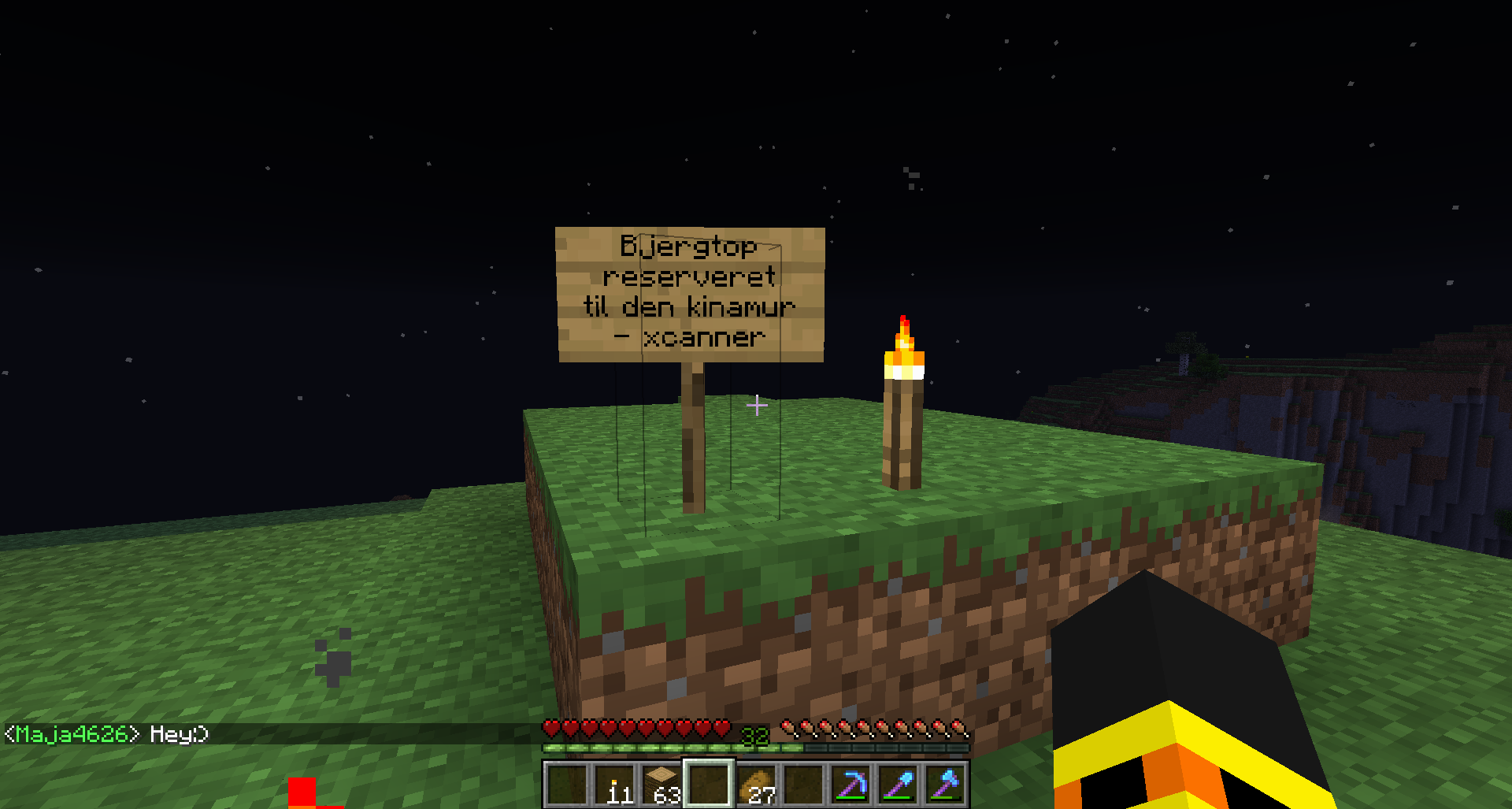Pick the diamond axe hotbar slot
This screenshot has height=809, width=1512.
[945, 785]
